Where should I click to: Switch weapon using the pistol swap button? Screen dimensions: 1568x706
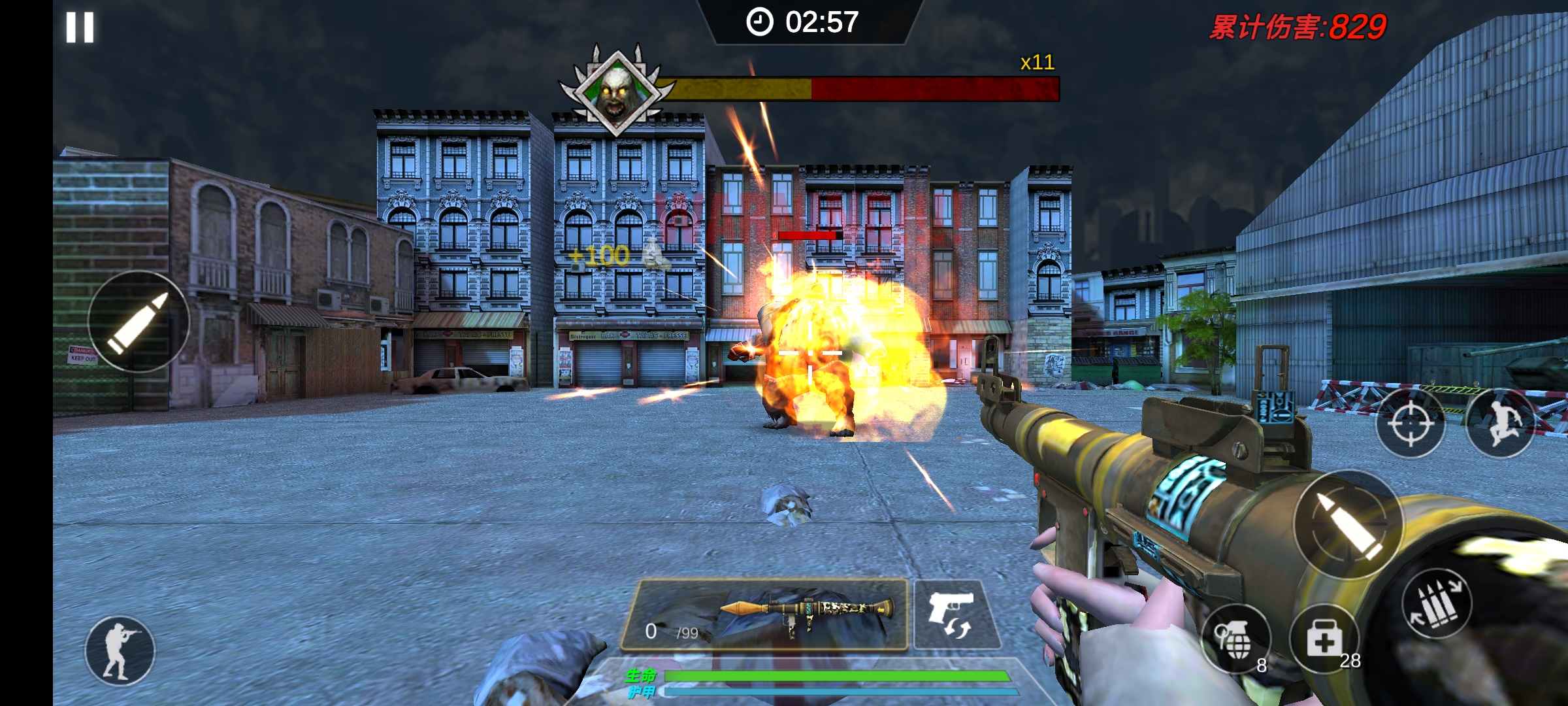[955, 615]
